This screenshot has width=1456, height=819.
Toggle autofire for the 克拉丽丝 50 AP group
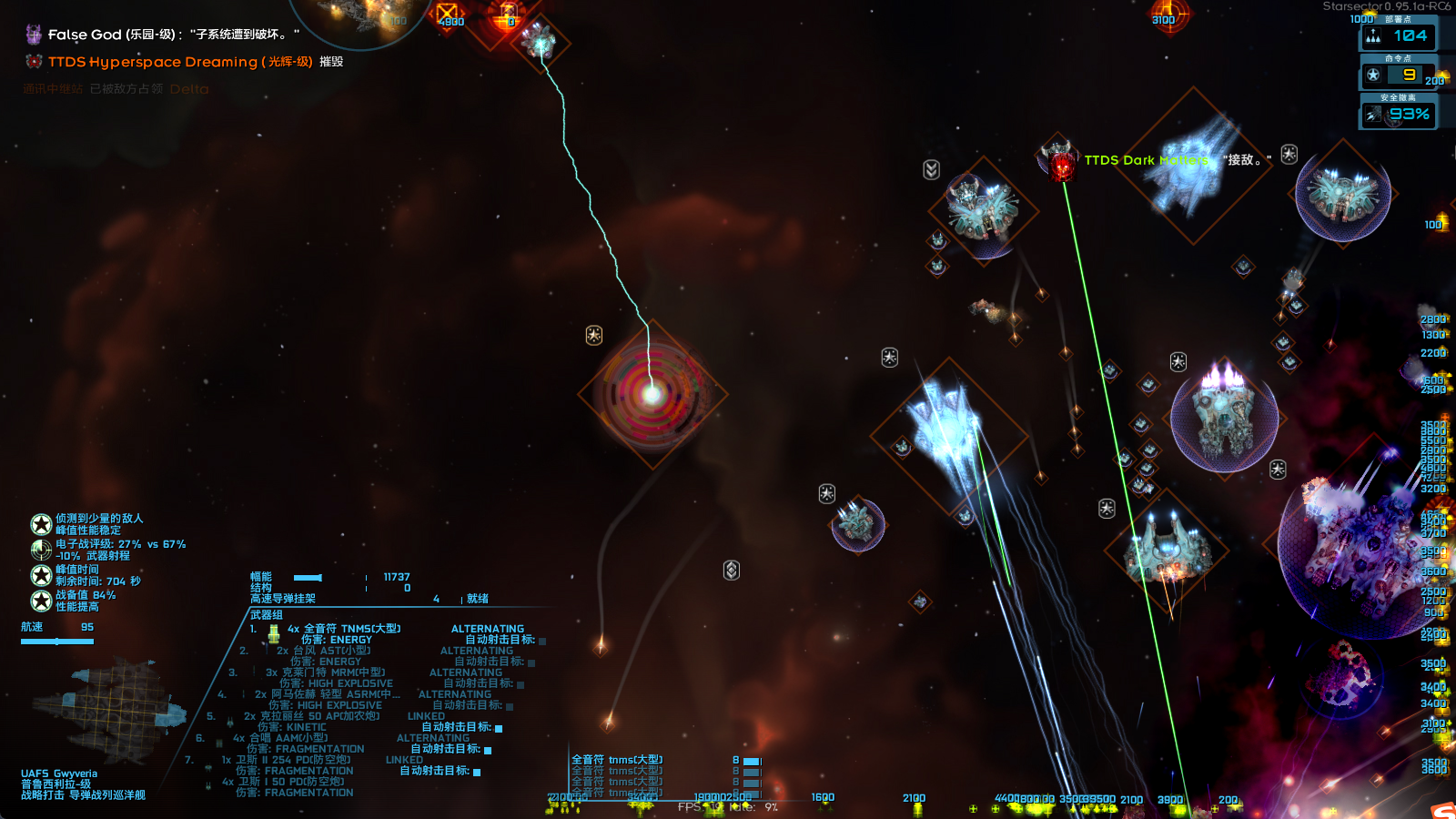click(x=499, y=728)
